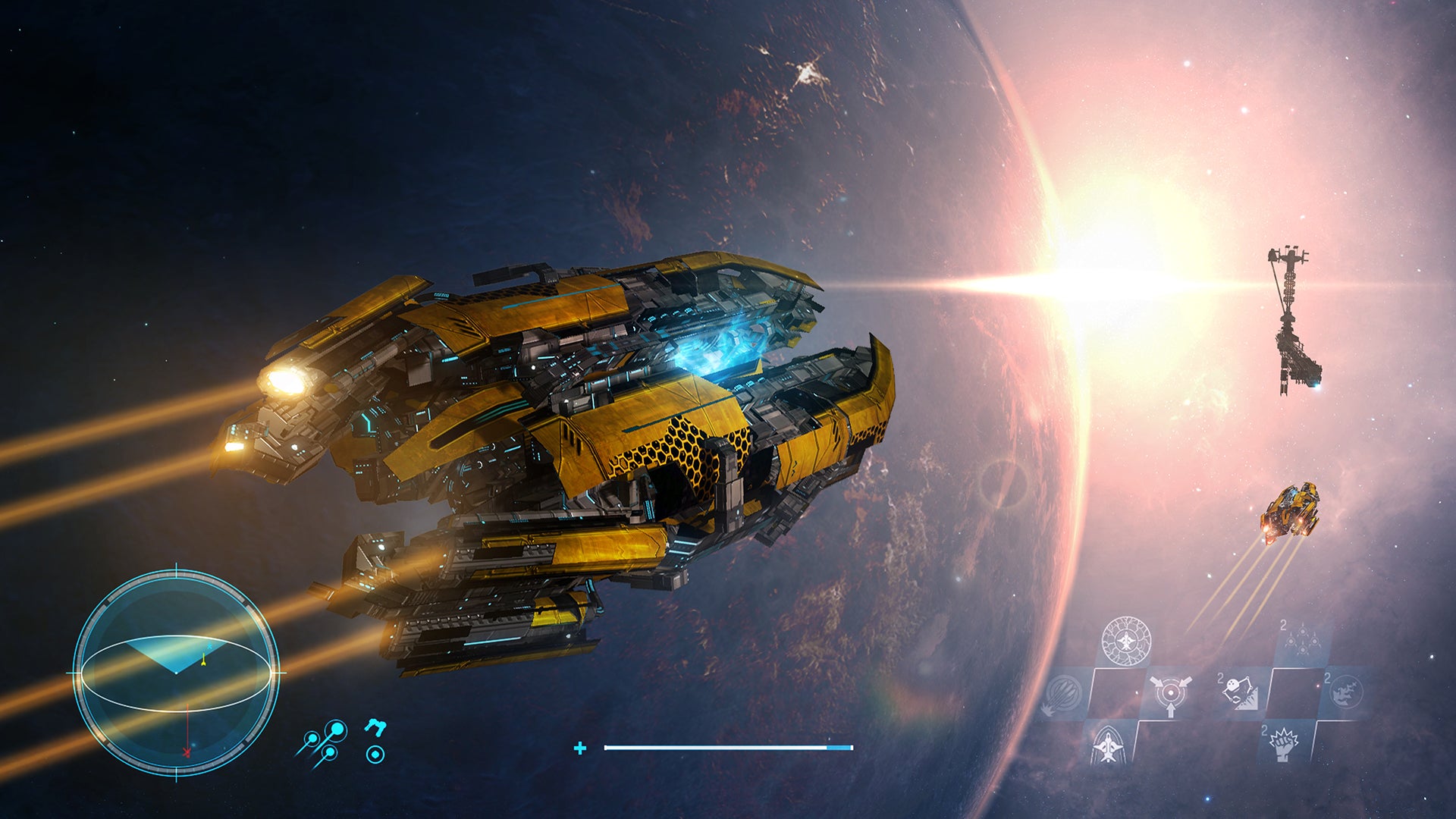This screenshot has height=819, width=1456.
Task: Activate the salvage drone ability showing 2 charges
Action: pos(1238,692)
